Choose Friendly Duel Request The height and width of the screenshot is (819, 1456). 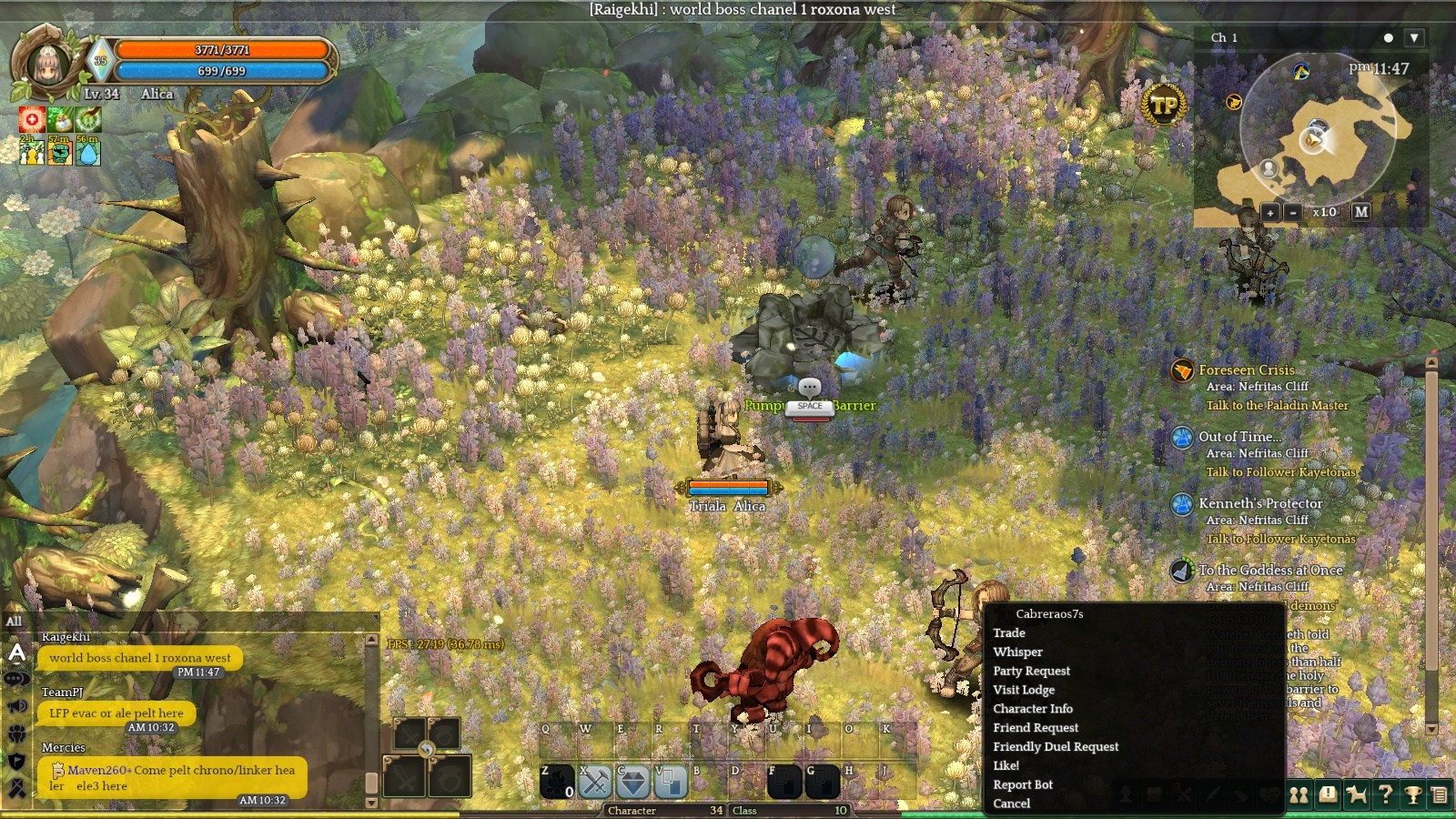(1056, 747)
